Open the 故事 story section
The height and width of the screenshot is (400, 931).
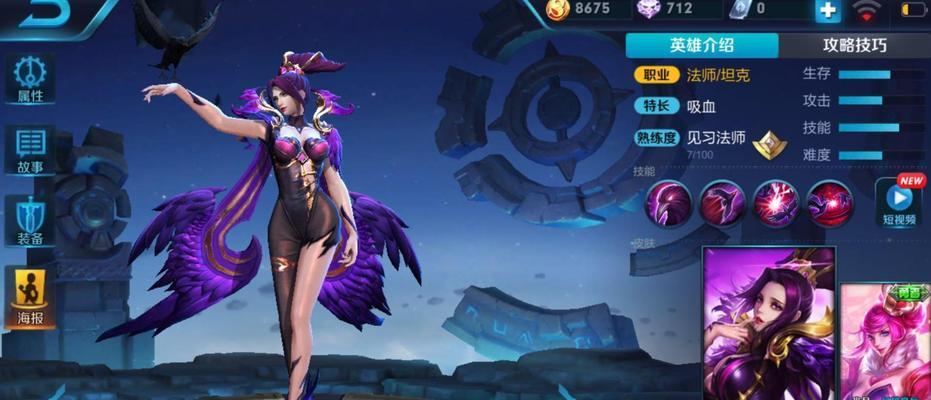pyautogui.click(x=30, y=150)
